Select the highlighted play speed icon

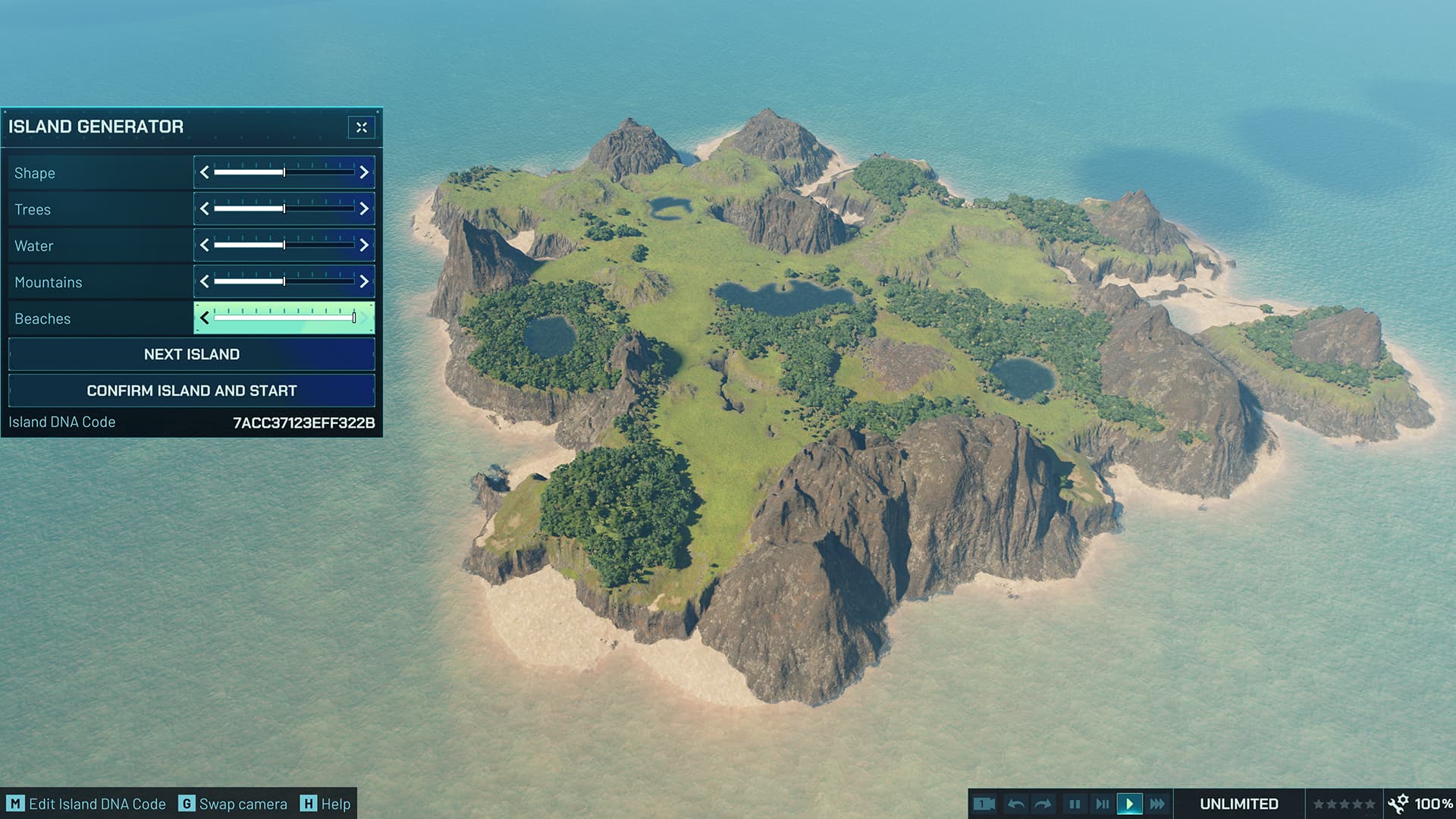click(1130, 804)
